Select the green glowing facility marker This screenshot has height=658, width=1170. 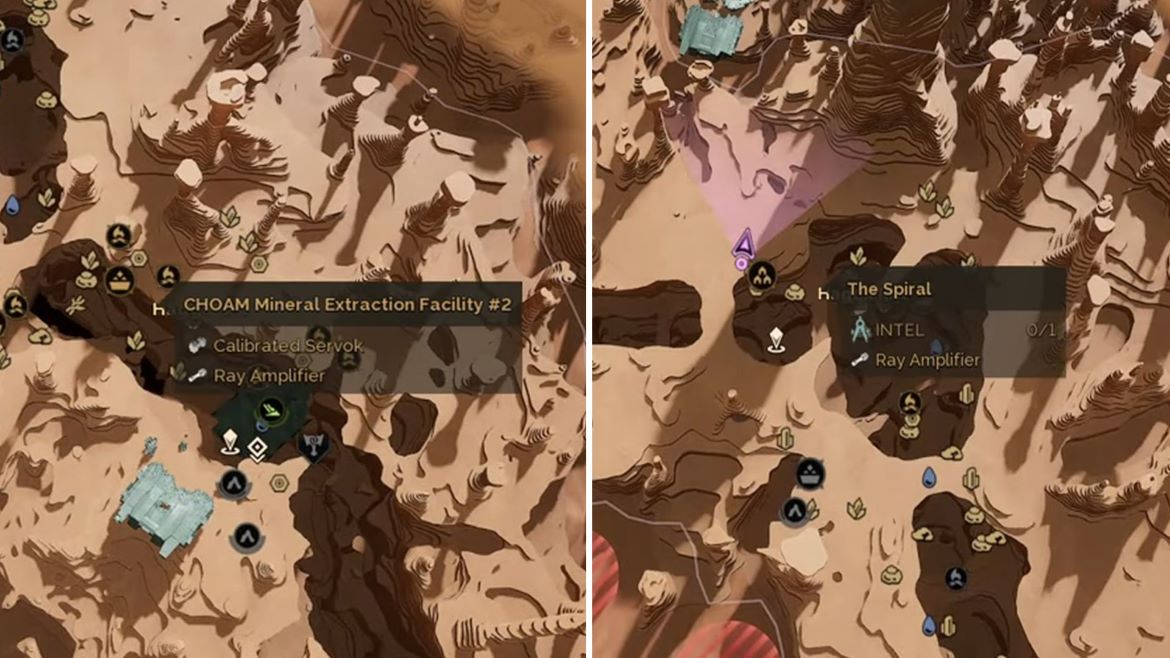[271, 409]
